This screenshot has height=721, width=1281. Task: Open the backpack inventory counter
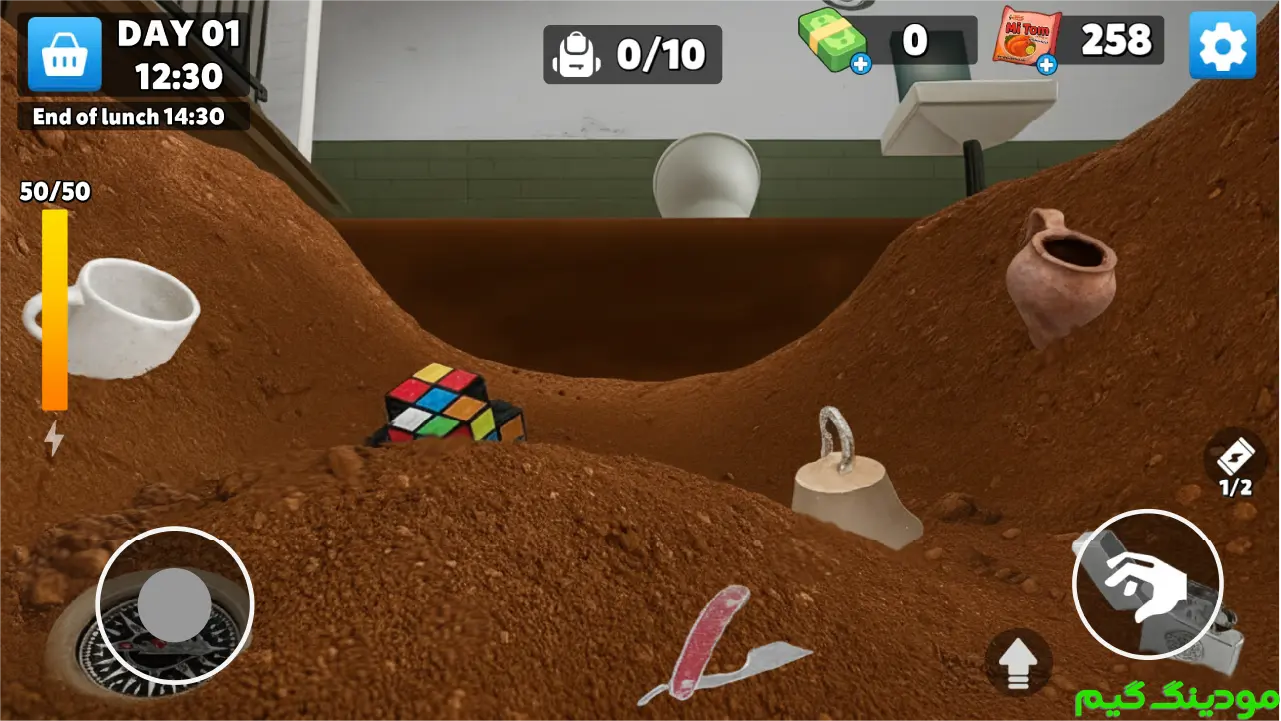(632, 54)
